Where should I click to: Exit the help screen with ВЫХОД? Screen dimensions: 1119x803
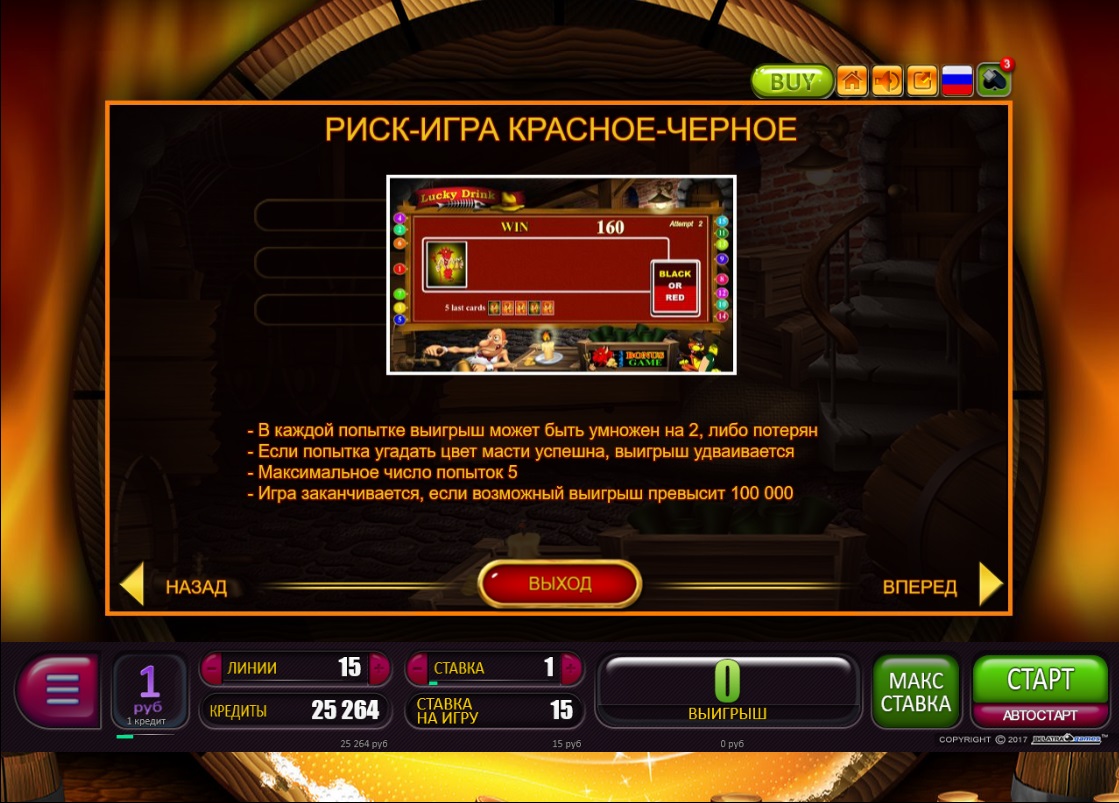coord(560,584)
